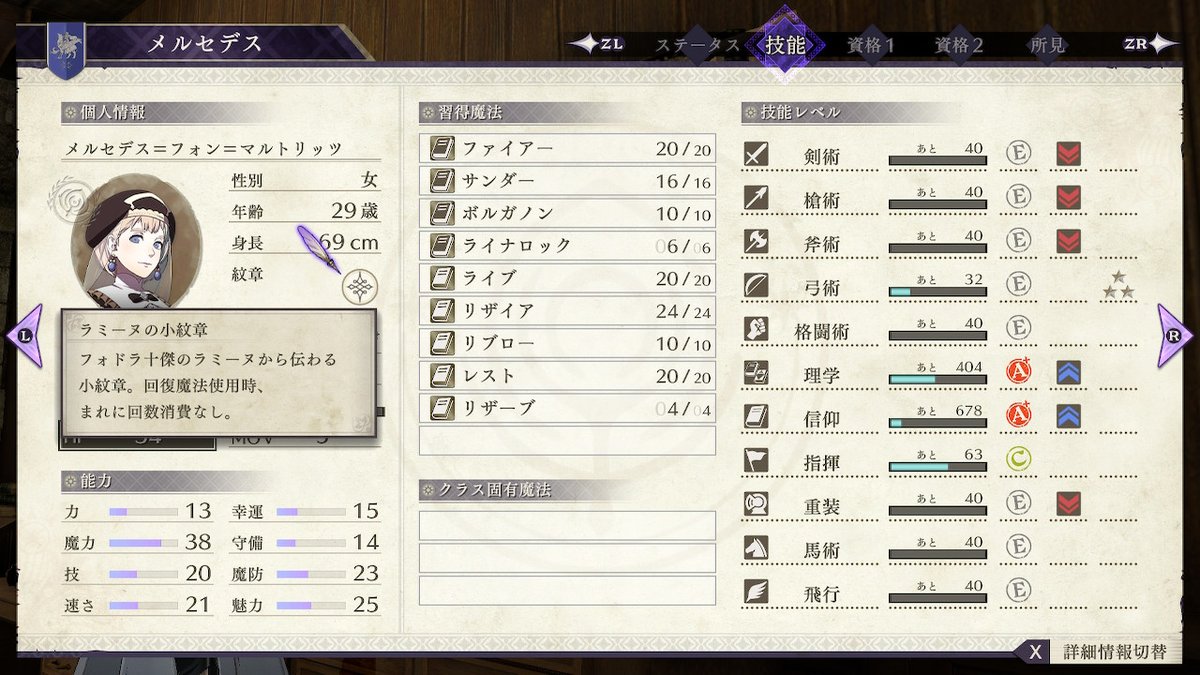Screen dimensions: 1200x675
Task: Open the 資格1 tab
Action: tap(870, 45)
